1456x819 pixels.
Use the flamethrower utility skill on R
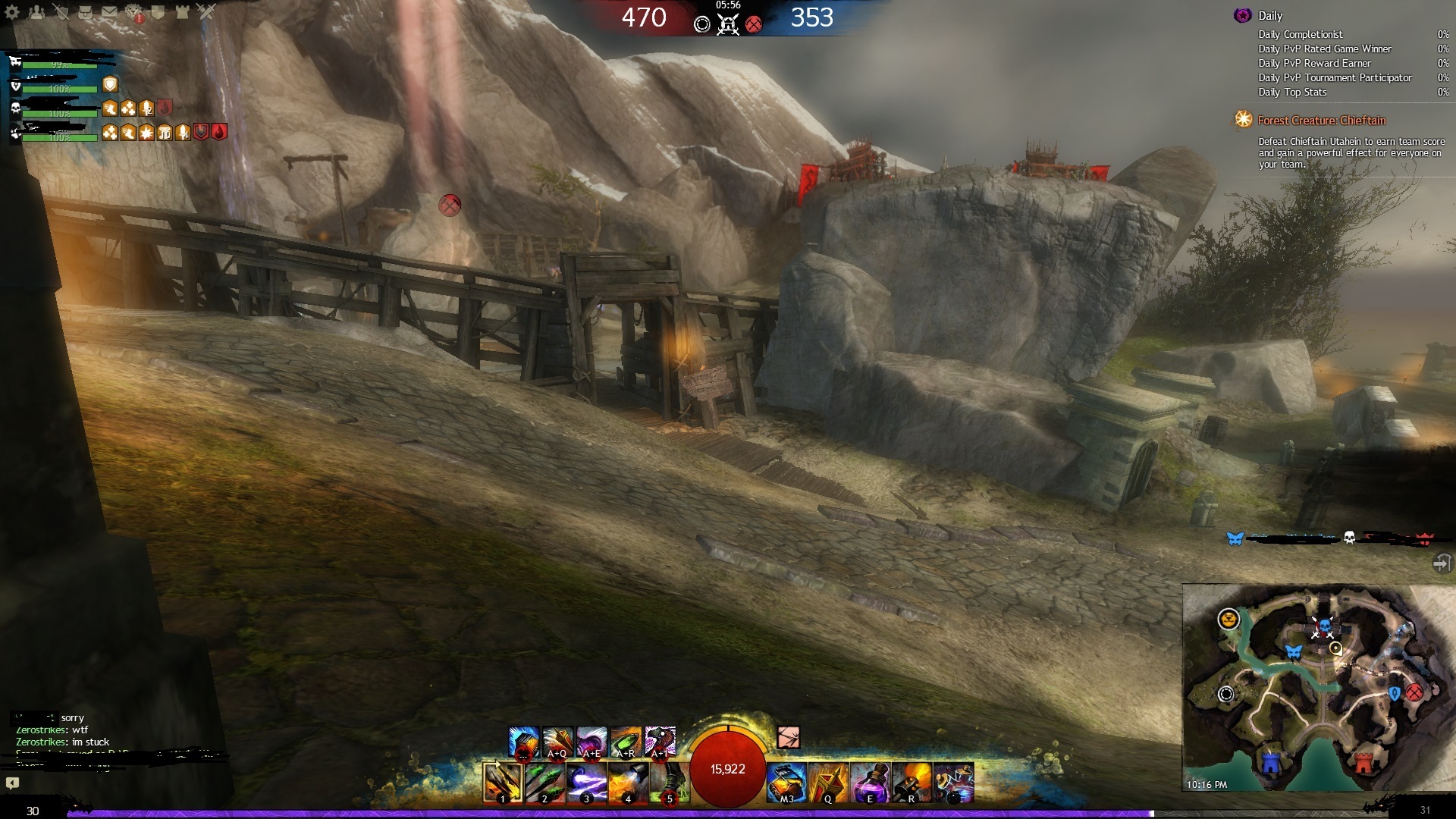[x=912, y=782]
